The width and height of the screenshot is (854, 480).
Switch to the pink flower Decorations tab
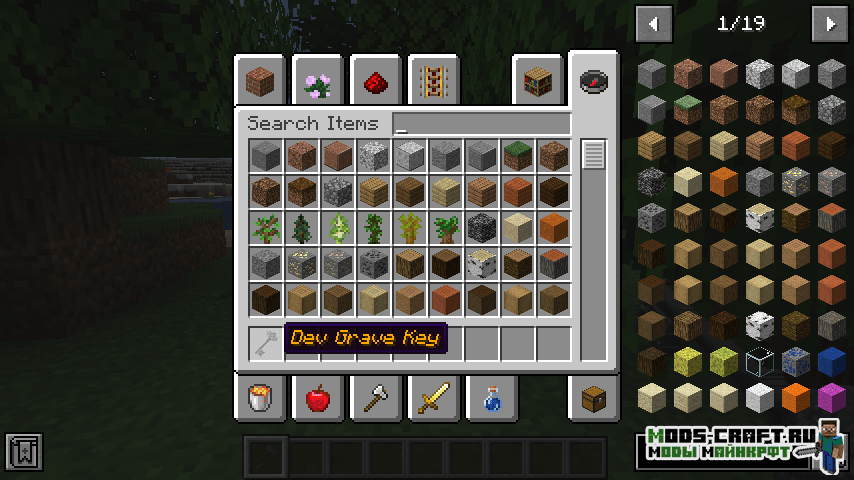coord(318,81)
